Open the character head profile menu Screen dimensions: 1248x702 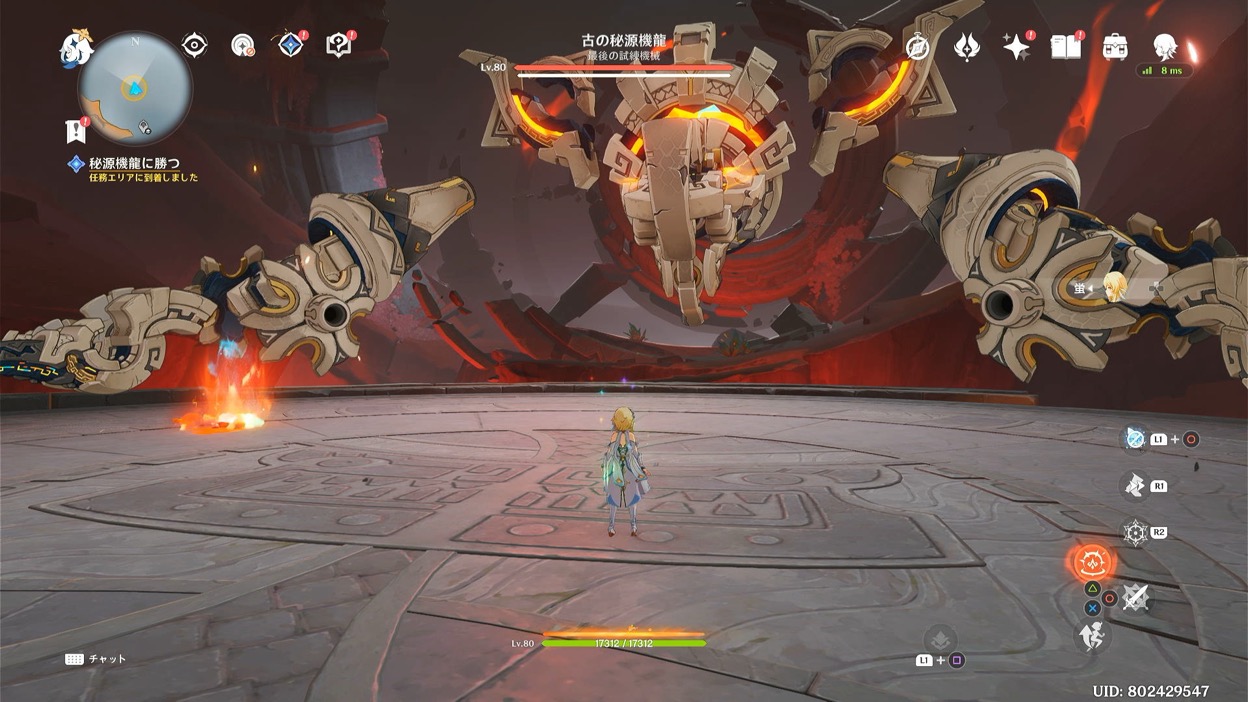click(1164, 46)
